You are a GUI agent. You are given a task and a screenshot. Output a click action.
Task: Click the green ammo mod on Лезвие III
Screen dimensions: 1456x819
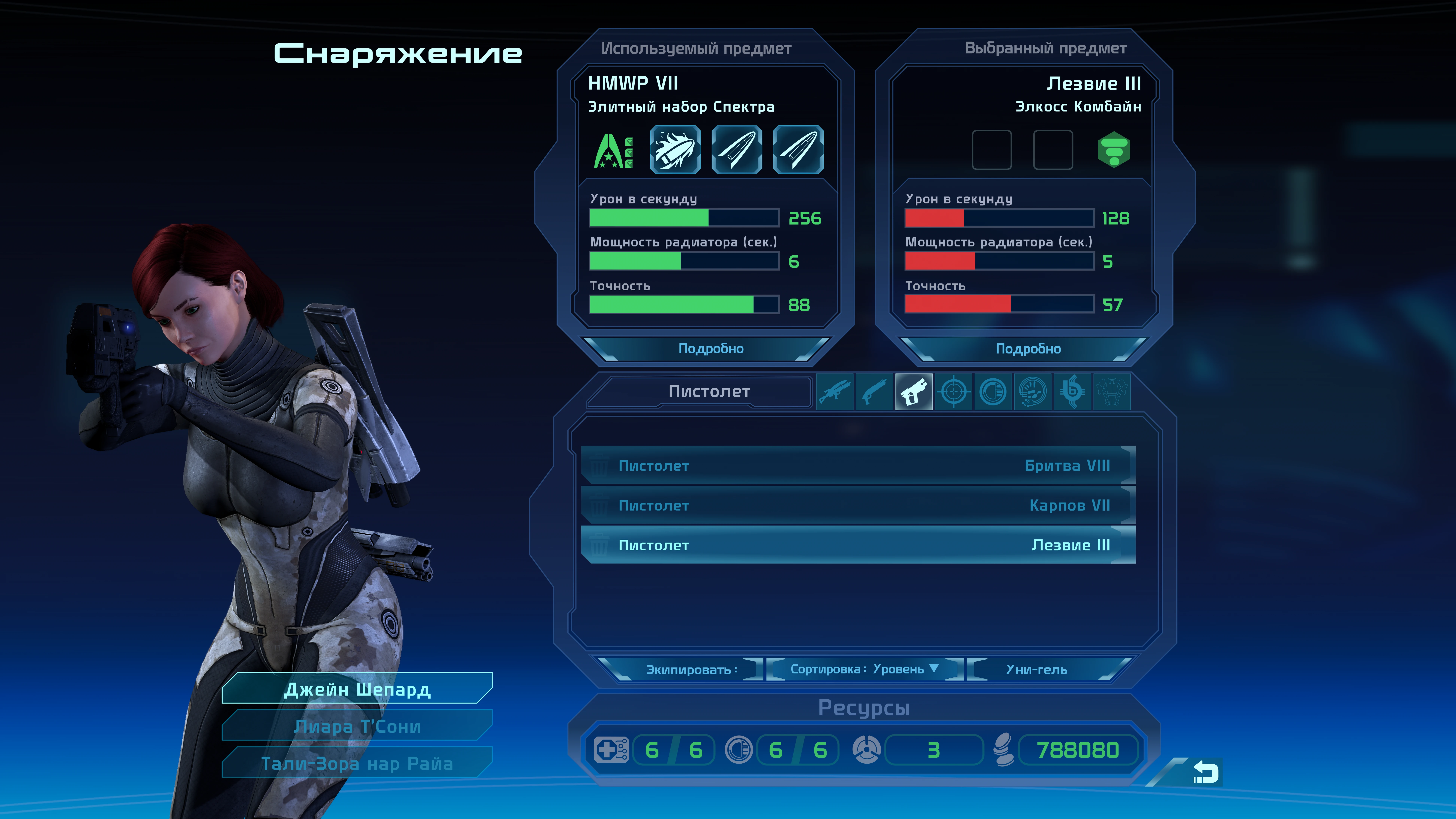click(x=1113, y=150)
